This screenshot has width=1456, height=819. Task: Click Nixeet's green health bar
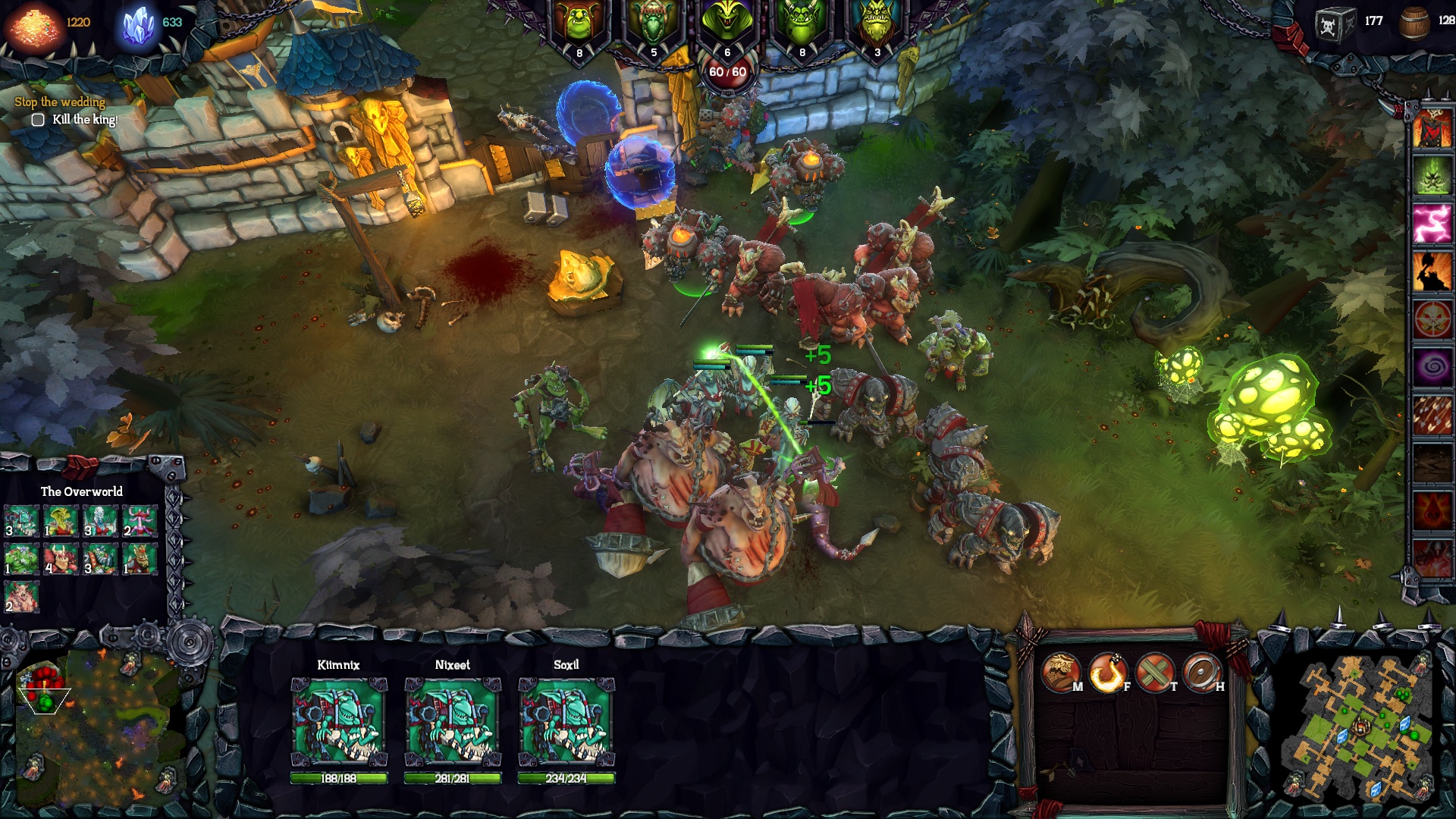coord(453,777)
